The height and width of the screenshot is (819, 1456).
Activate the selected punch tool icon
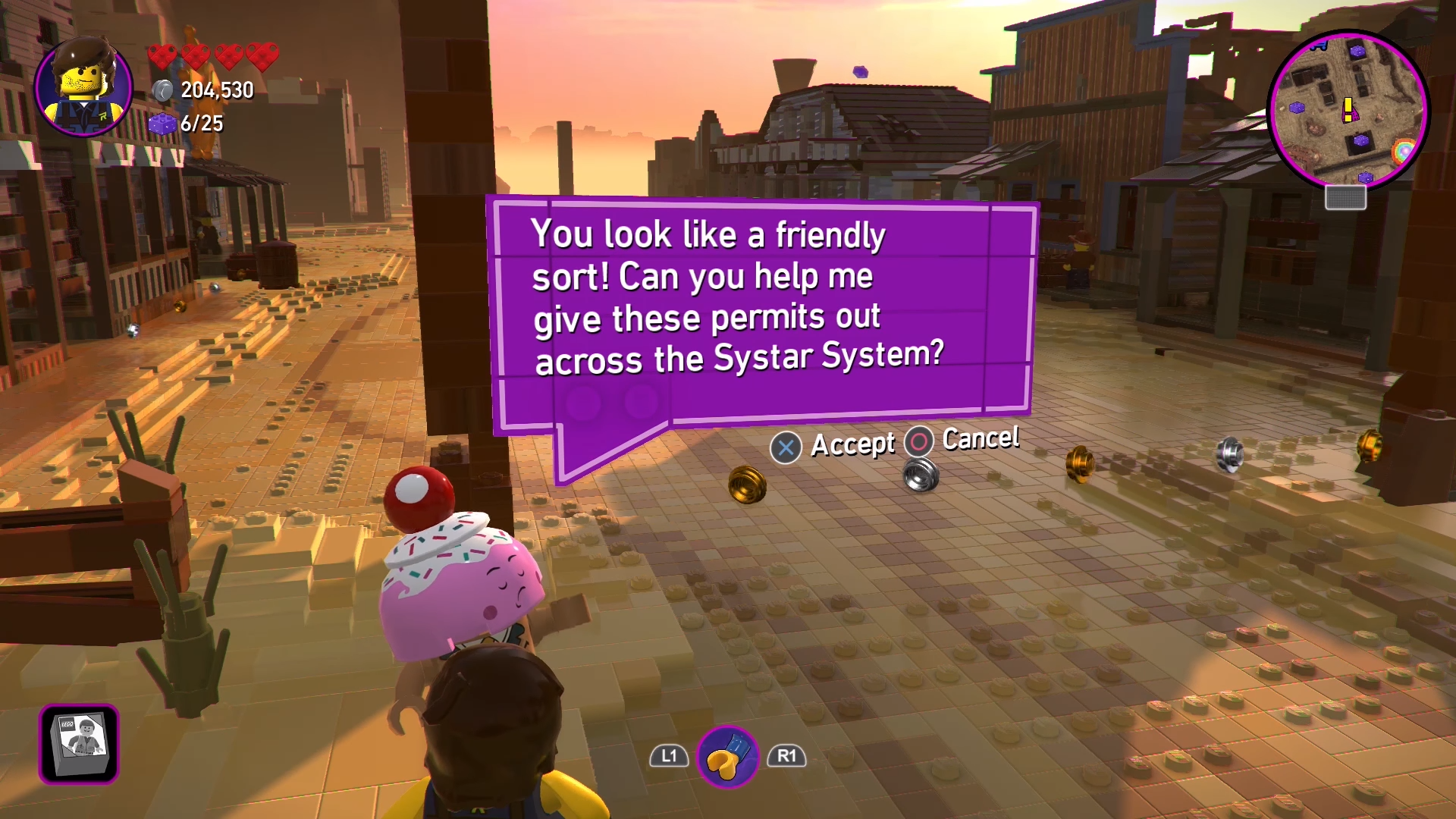[x=728, y=757]
